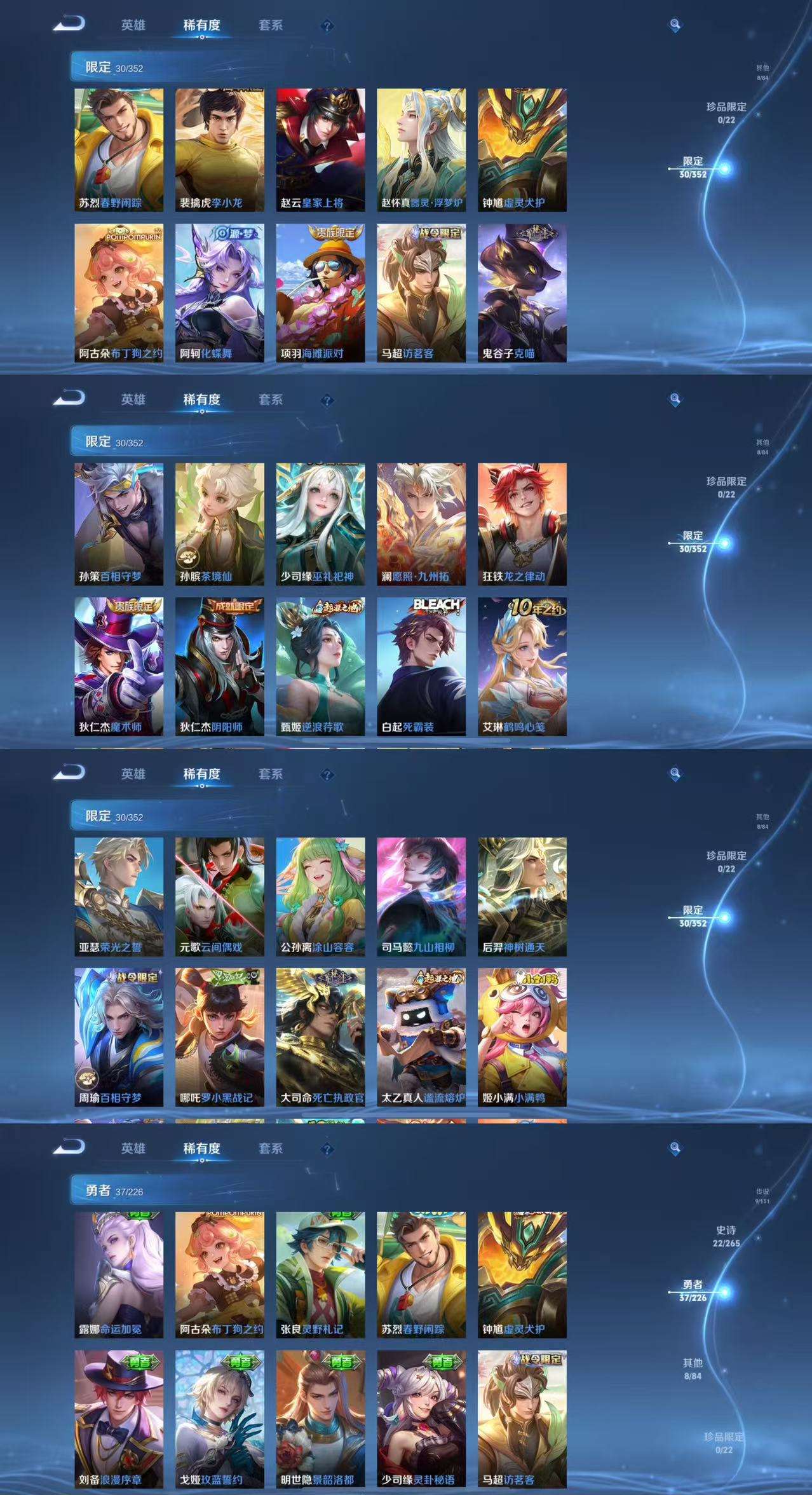Choose the 艾琳 鹤鸣心笺 skin card

tap(522, 666)
